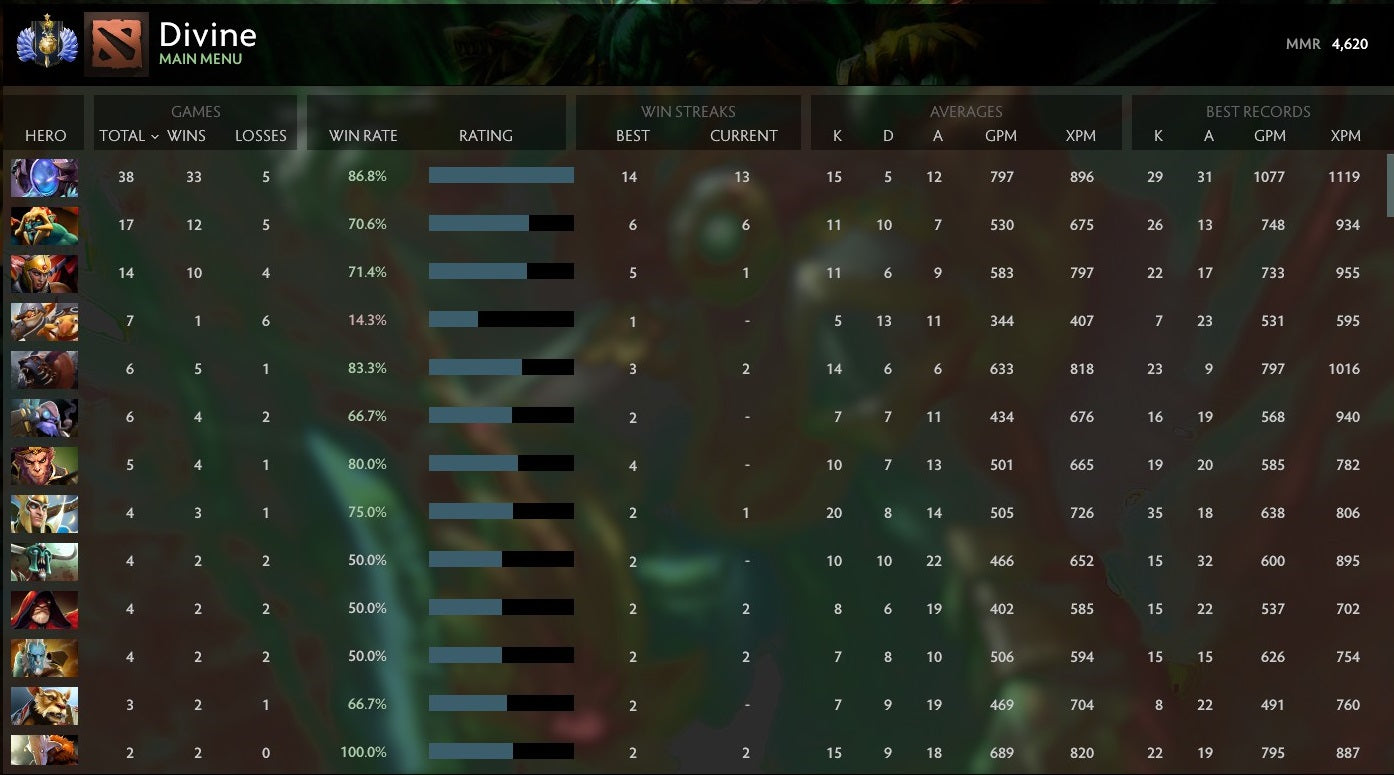Select the Monkey King hero portrait
1394x775 pixels.
[44, 465]
